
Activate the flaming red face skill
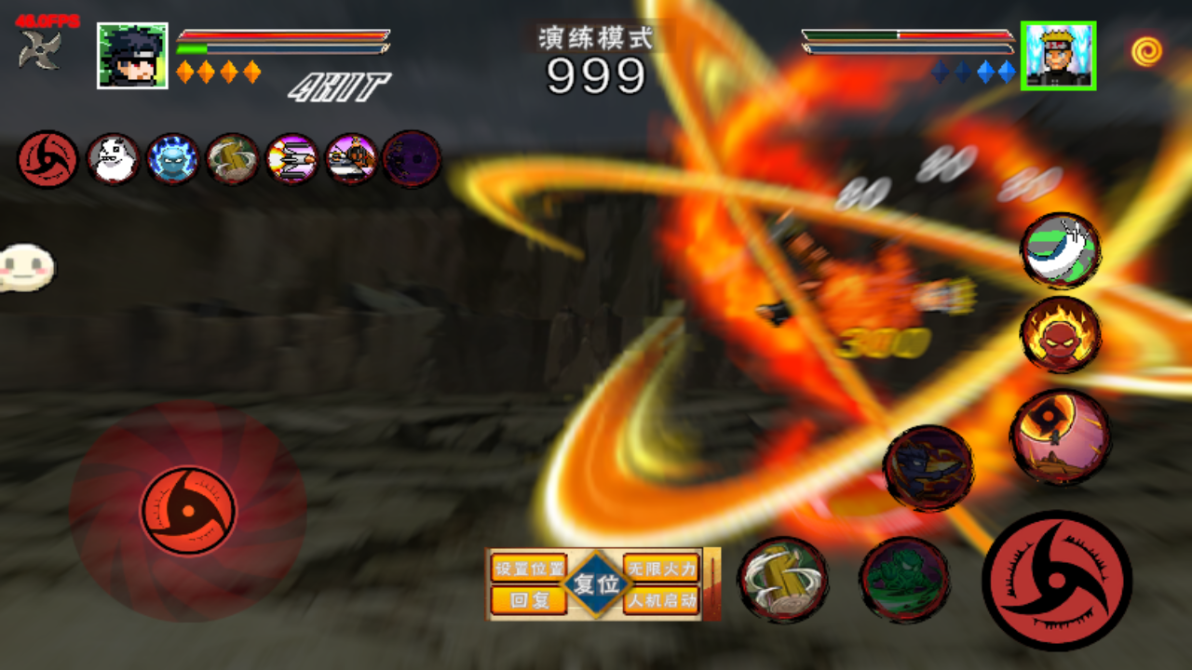[x=1060, y=335]
